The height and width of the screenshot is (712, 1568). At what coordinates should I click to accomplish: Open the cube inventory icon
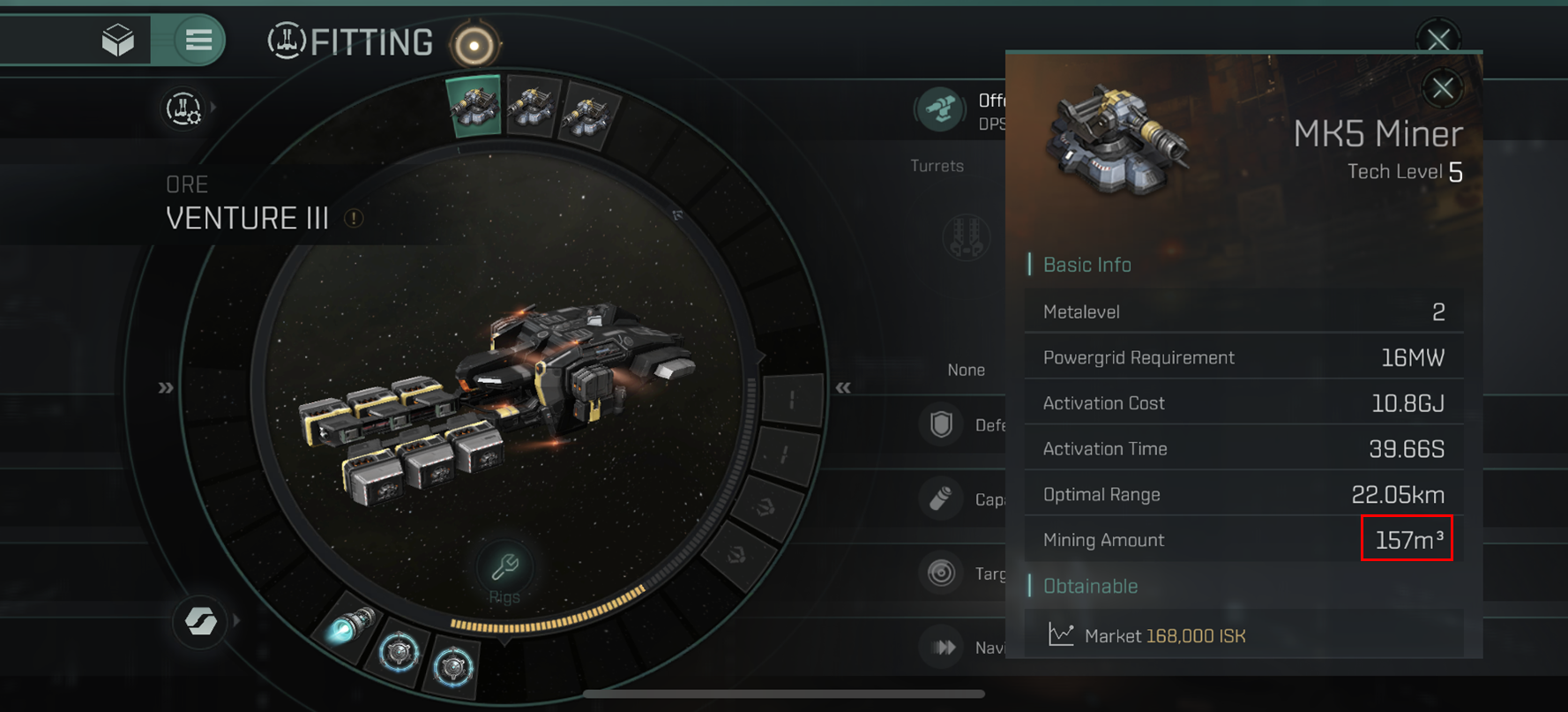[x=118, y=40]
